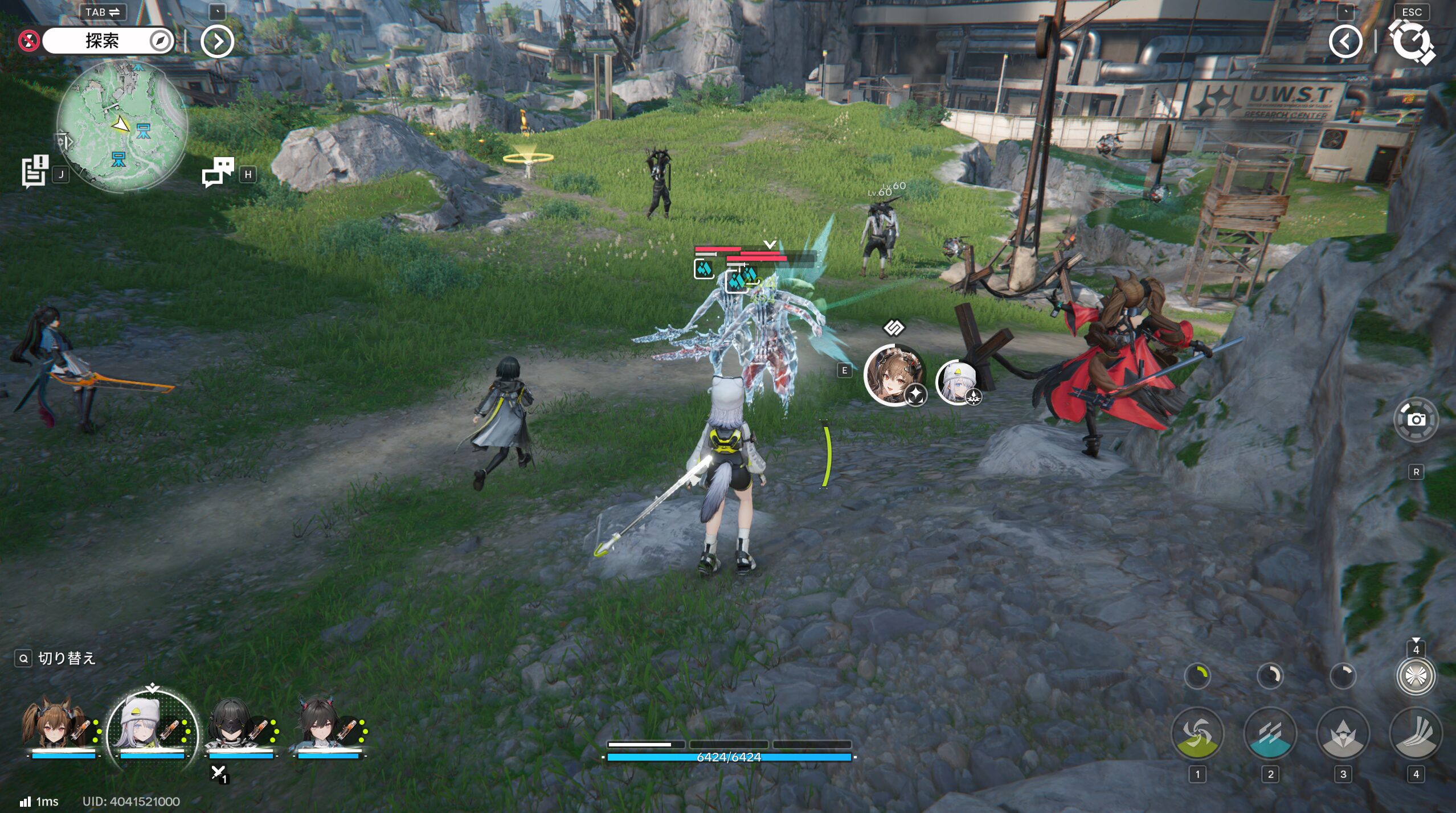Viewport: 1456px width, 813px height.
Task: Activate the green swirl skill
Action: tap(1197, 733)
